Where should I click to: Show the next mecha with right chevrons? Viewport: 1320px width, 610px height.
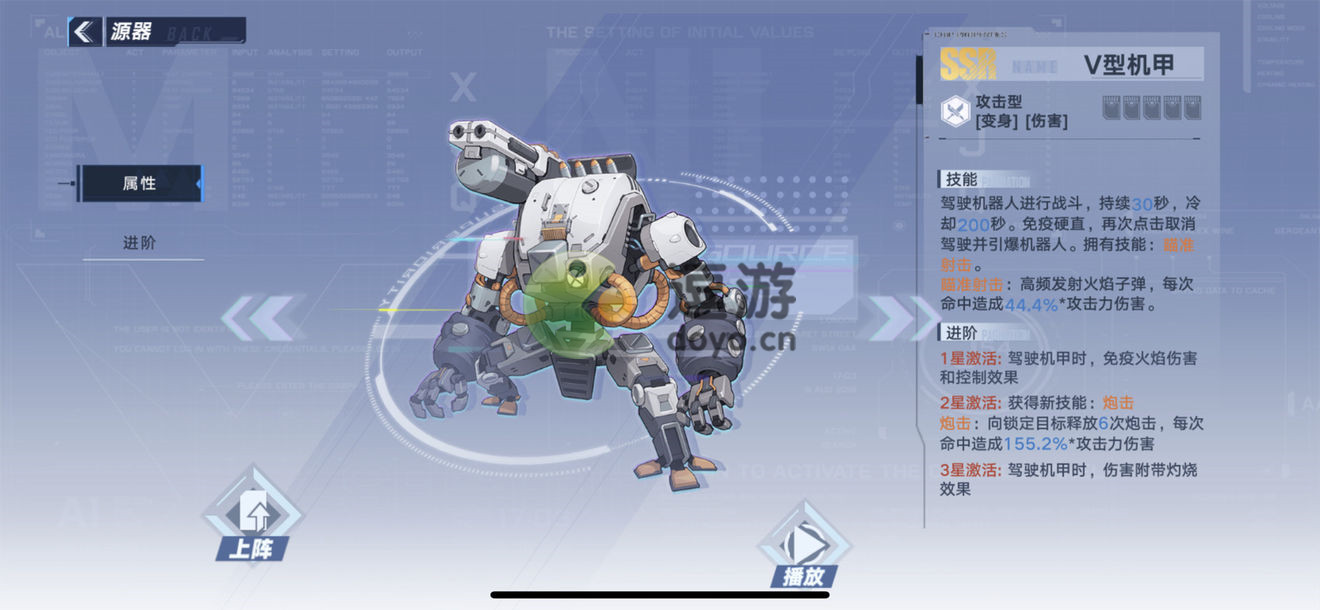[x=890, y=318]
